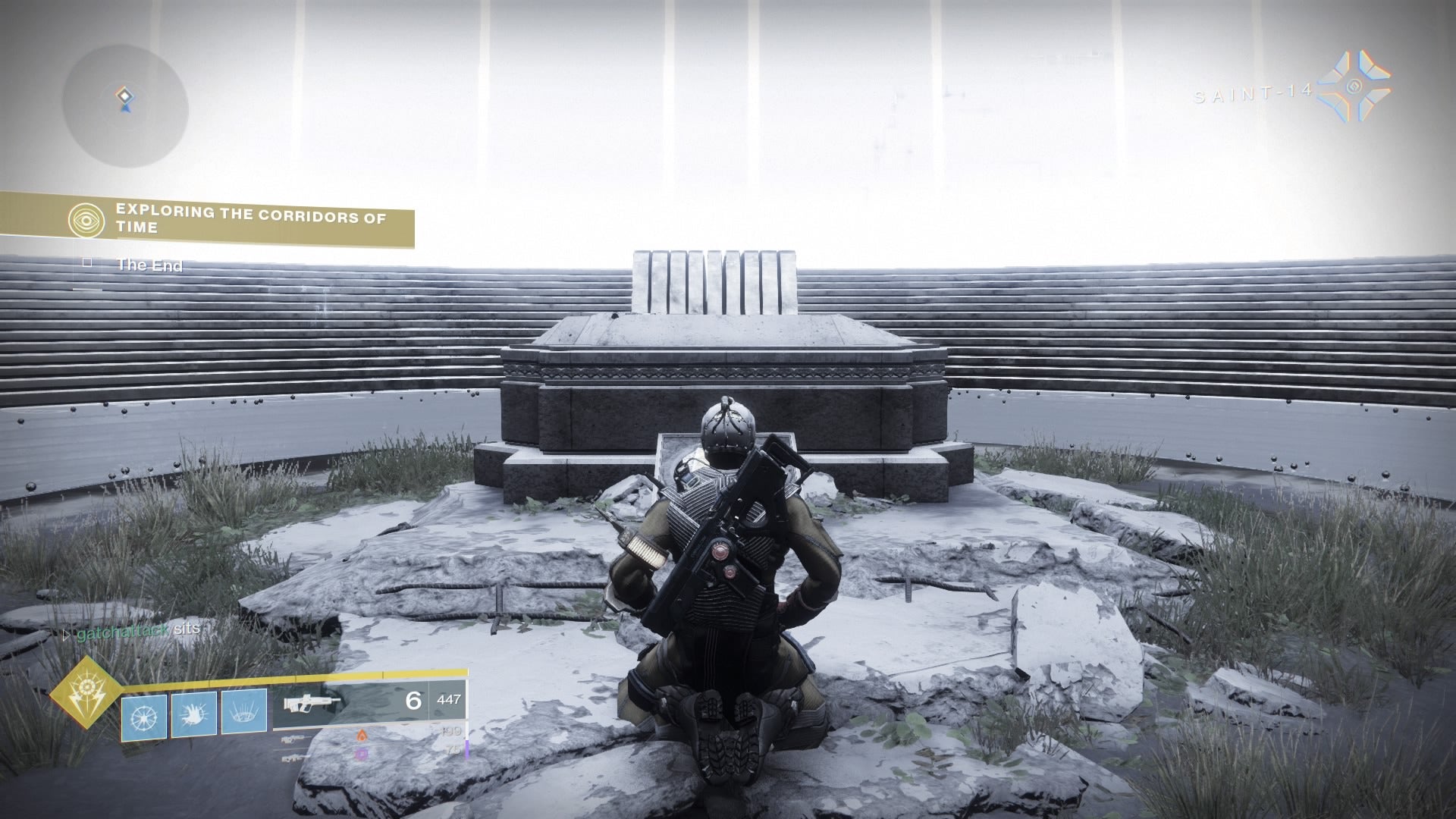The height and width of the screenshot is (819, 1456).
Task: Select the Well of Radiance rift icon
Action: pyautogui.click(x=244, y=714)
